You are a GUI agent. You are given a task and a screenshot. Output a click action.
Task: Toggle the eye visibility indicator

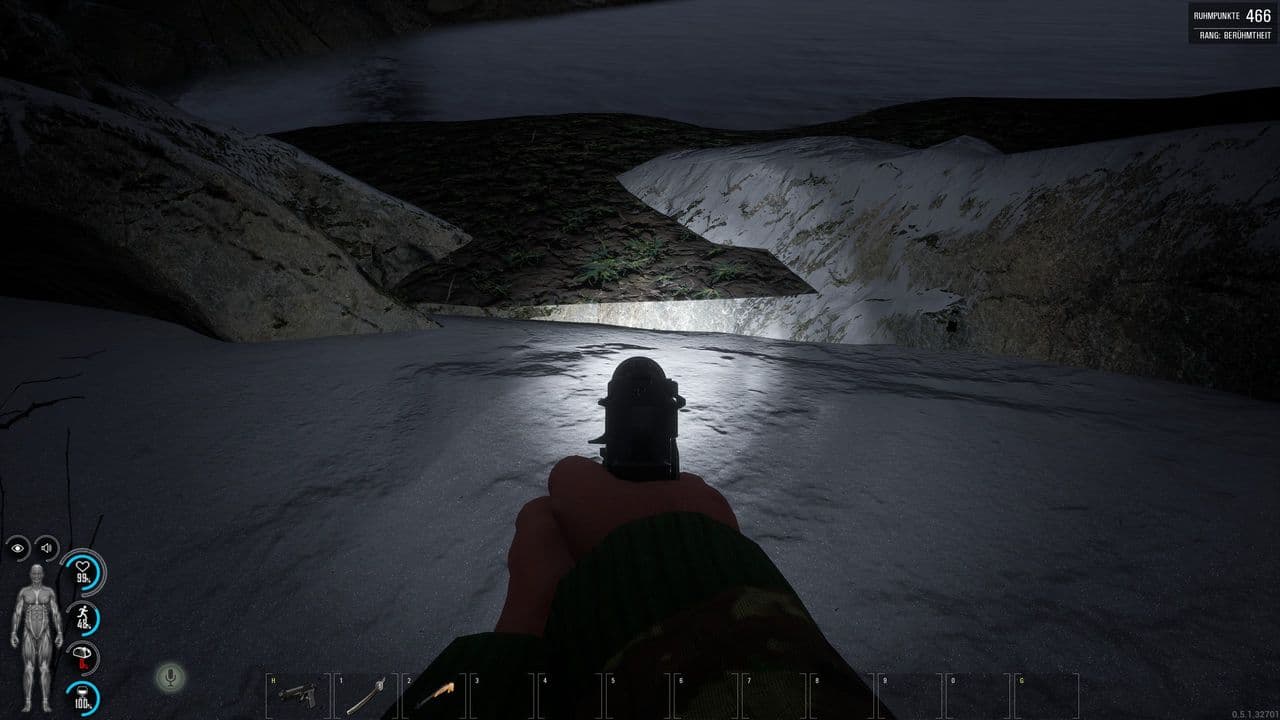[18, 548]
